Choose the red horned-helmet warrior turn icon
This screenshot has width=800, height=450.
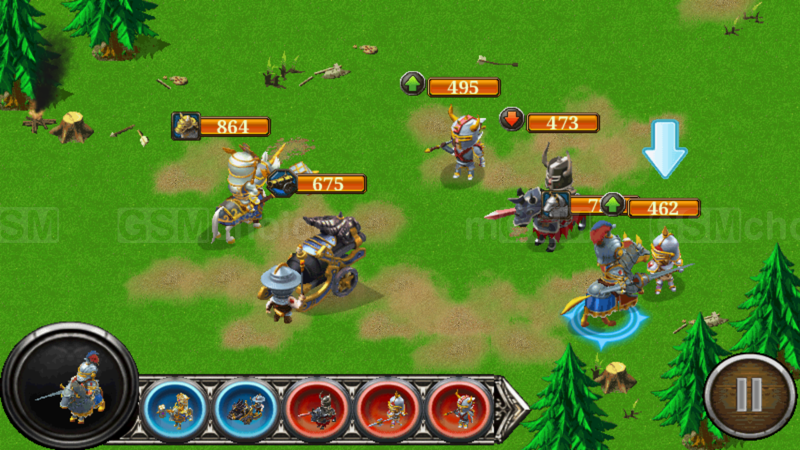tap(459, 410)
